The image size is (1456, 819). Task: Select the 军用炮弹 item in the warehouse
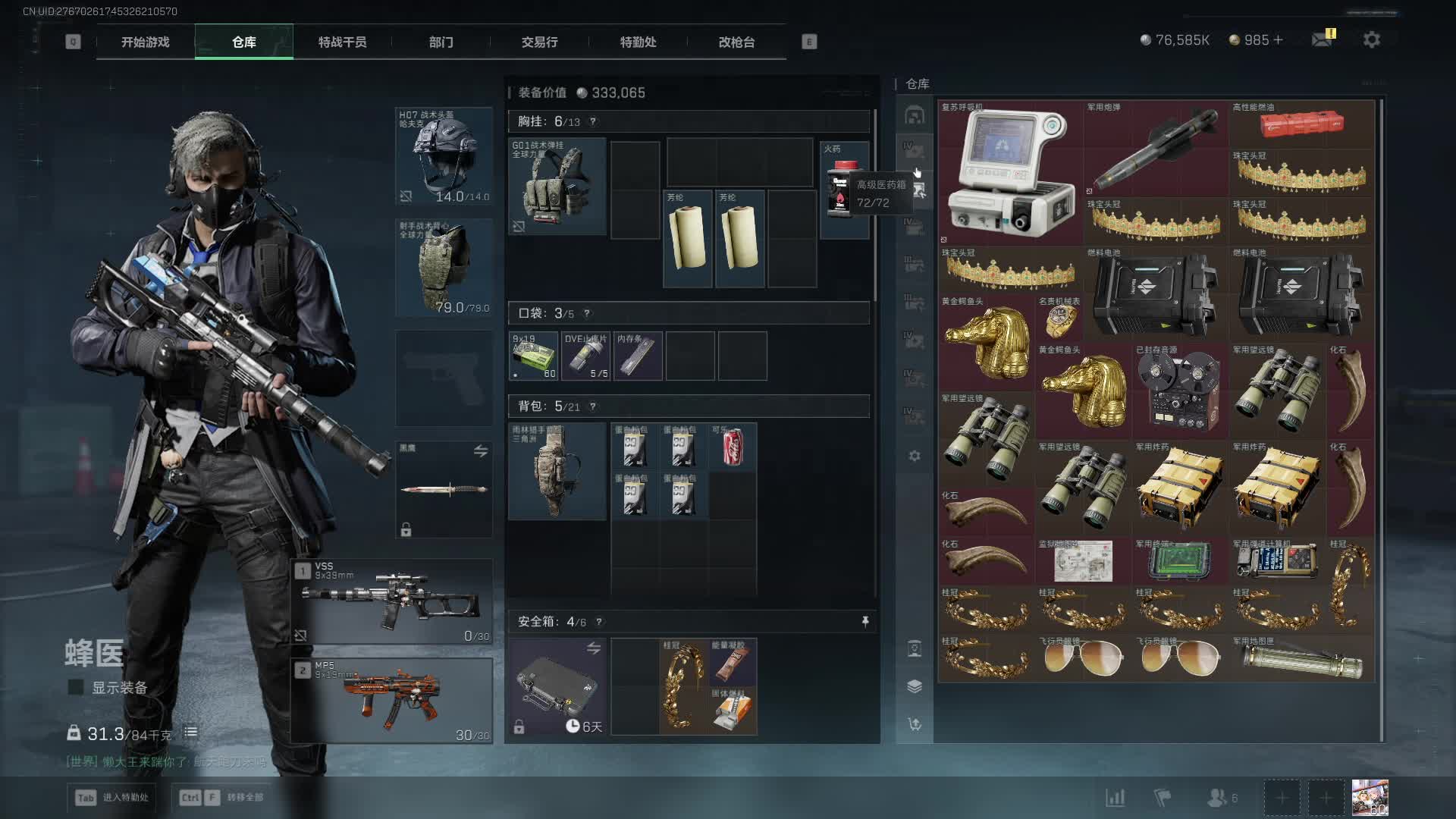1156,149
